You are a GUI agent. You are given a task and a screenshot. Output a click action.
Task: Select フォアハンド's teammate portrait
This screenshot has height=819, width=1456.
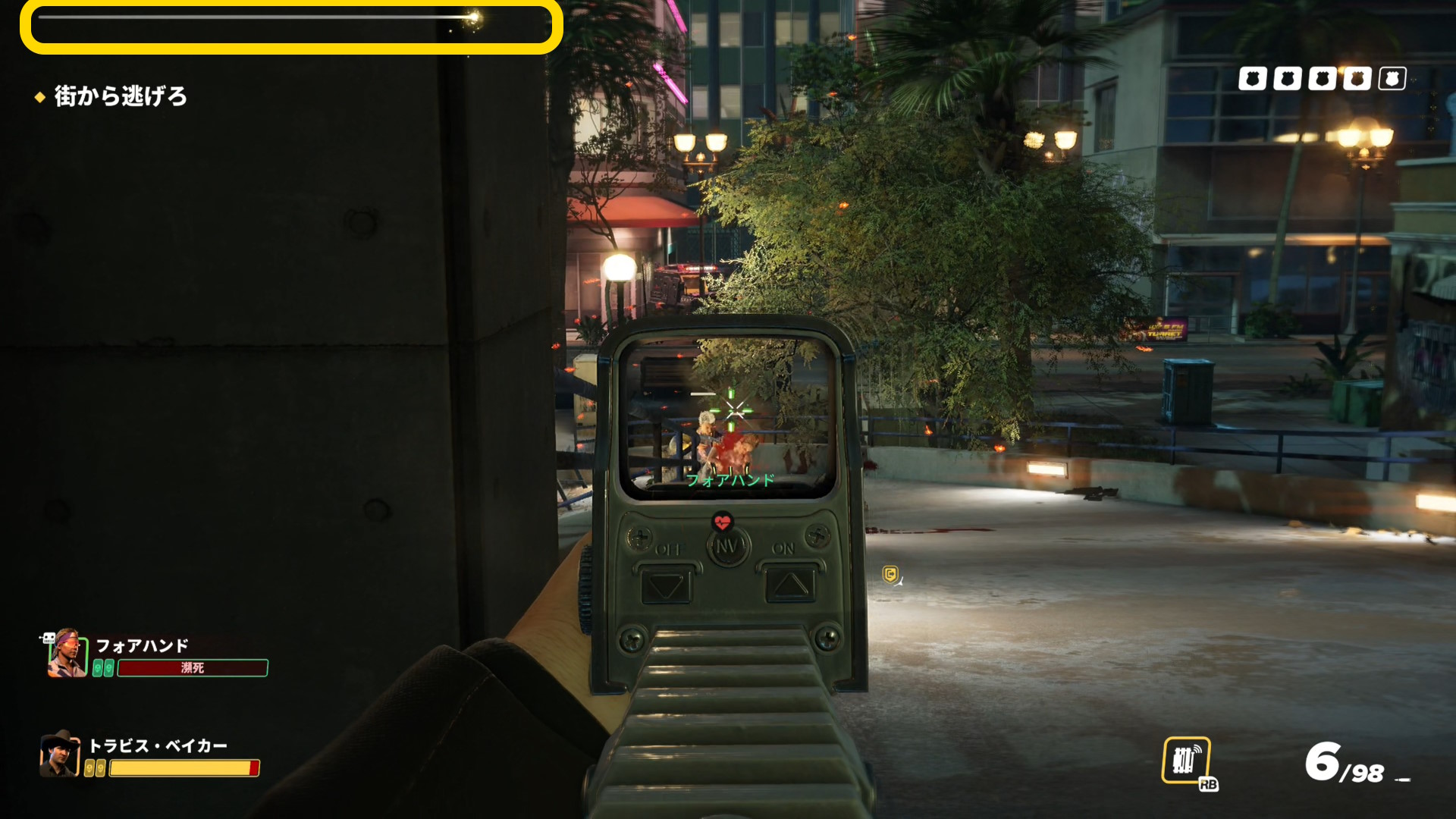pos(66,654)
